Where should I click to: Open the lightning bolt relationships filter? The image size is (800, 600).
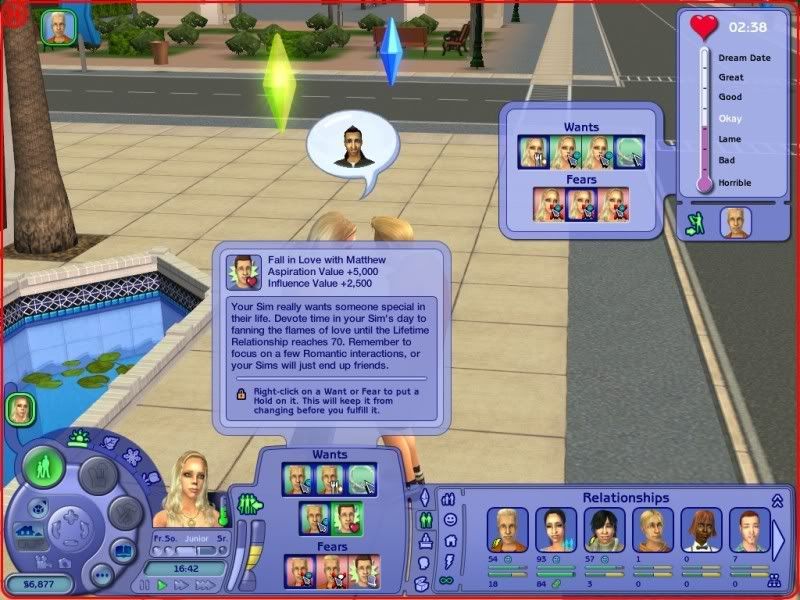click(448, 561)
